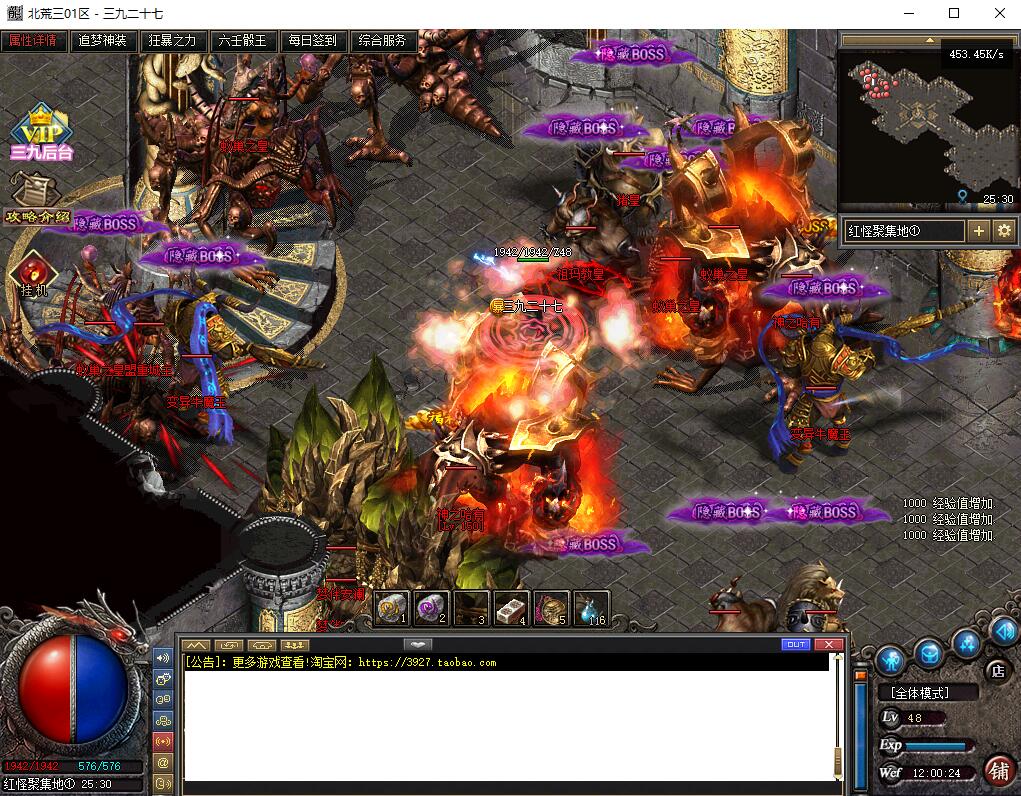
Task: Open the 综合服务 services menu
Action: 382,41
